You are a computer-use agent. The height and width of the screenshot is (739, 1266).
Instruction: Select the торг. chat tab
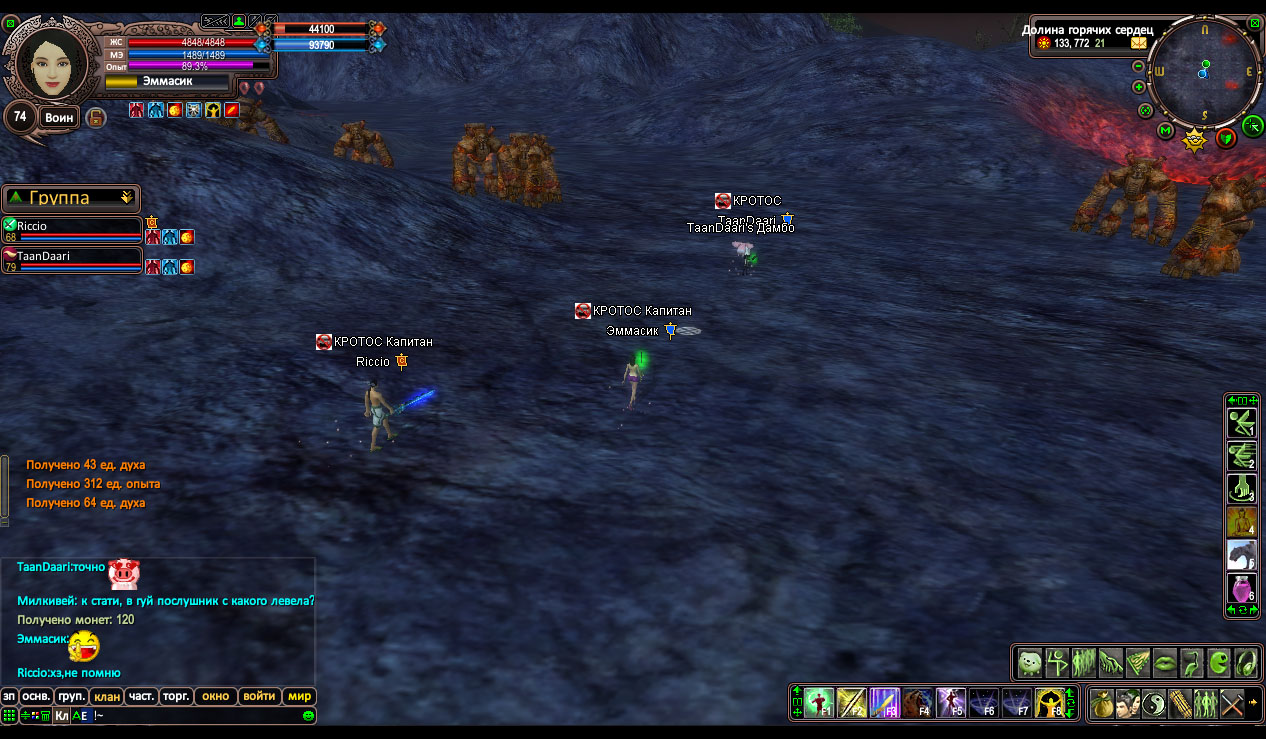(177, 696)
